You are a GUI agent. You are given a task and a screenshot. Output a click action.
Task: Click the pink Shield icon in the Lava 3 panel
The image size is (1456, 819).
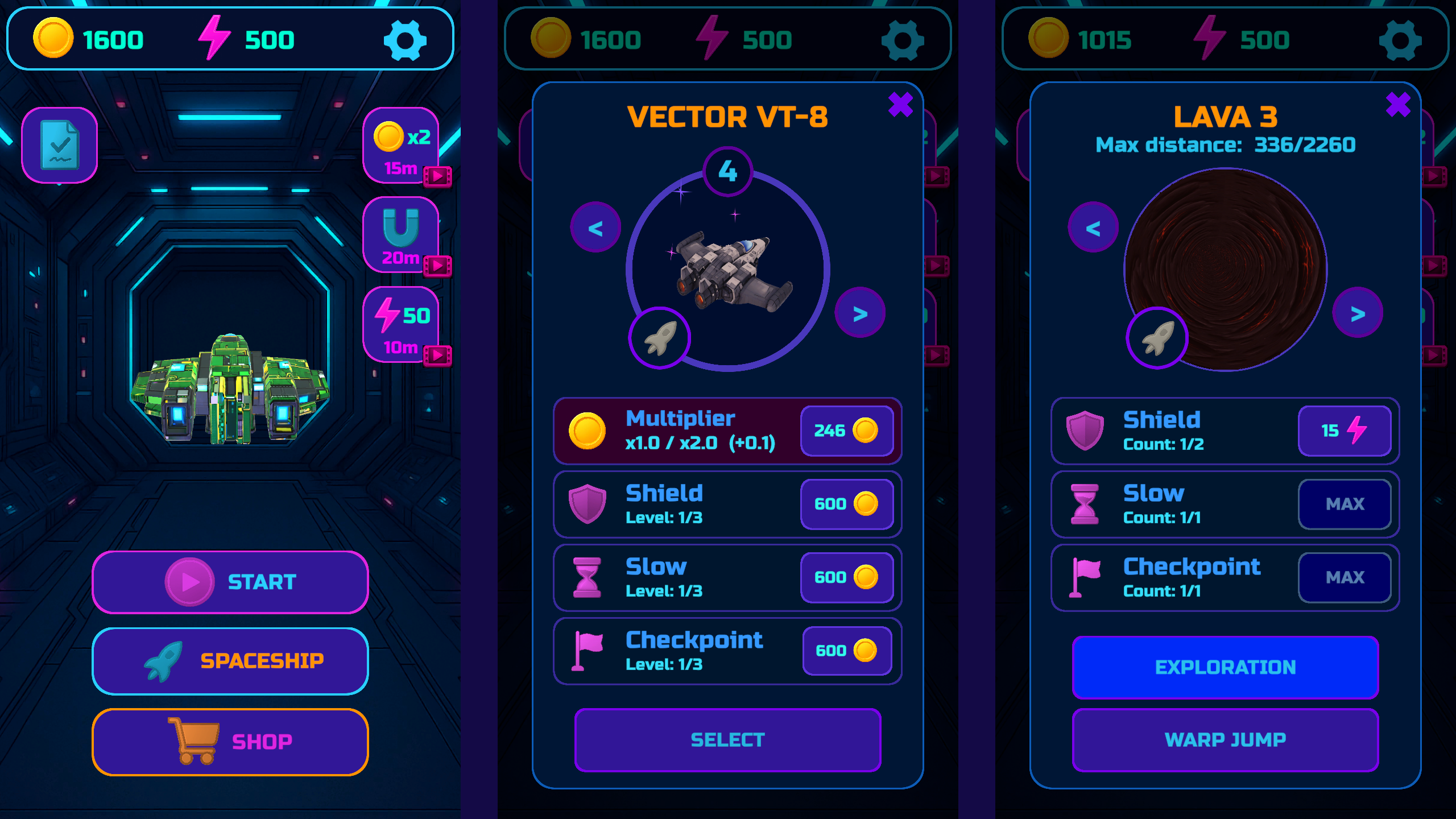pos(1085,431)
